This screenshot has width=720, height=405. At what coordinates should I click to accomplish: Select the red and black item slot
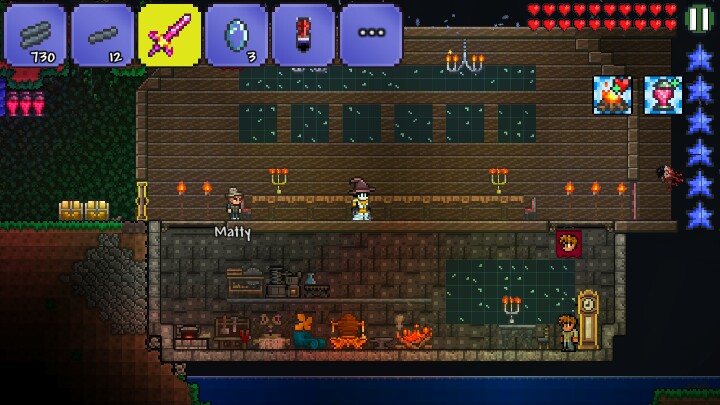[303, 34]
